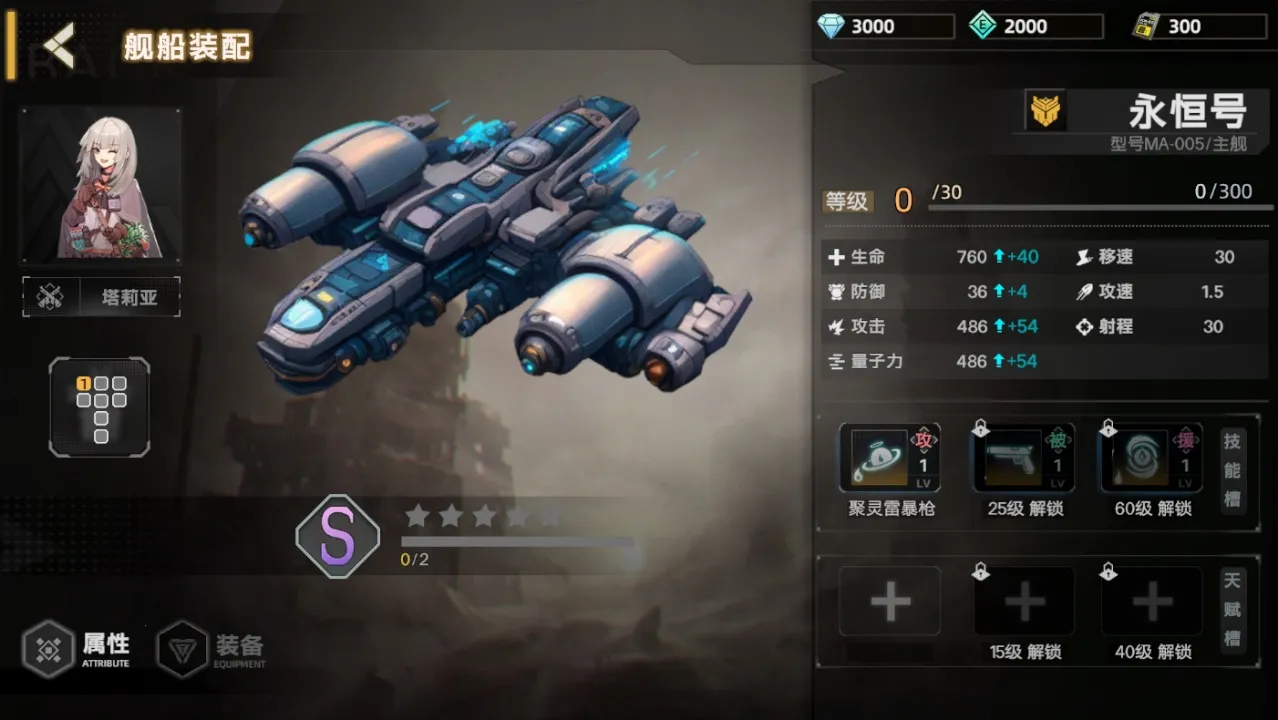
Task: Select the locked pistol skill slot (25级 解锁)
Action: click(x=1024, y=458)
